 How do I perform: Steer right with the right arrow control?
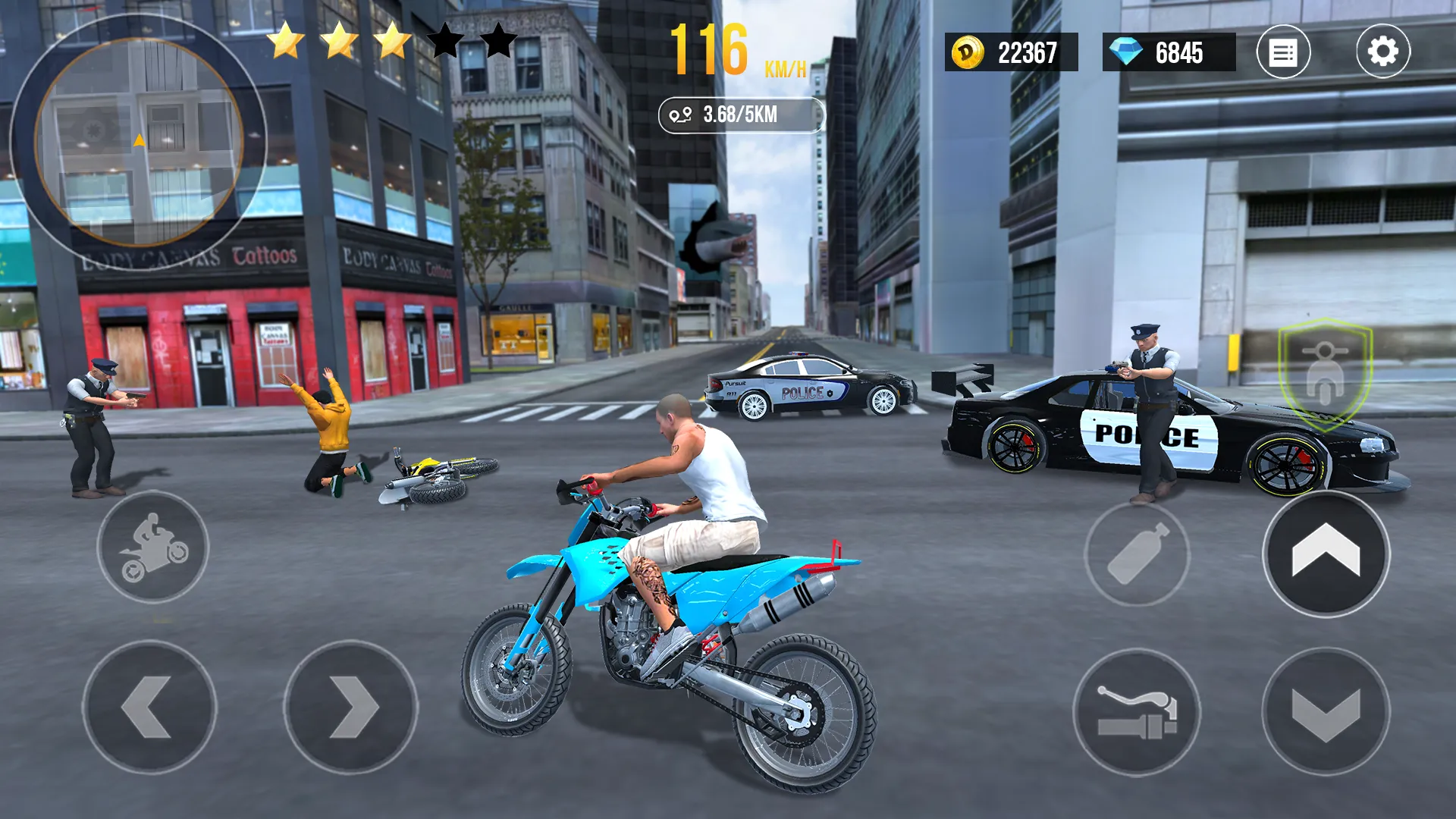[x=349, y=708]
